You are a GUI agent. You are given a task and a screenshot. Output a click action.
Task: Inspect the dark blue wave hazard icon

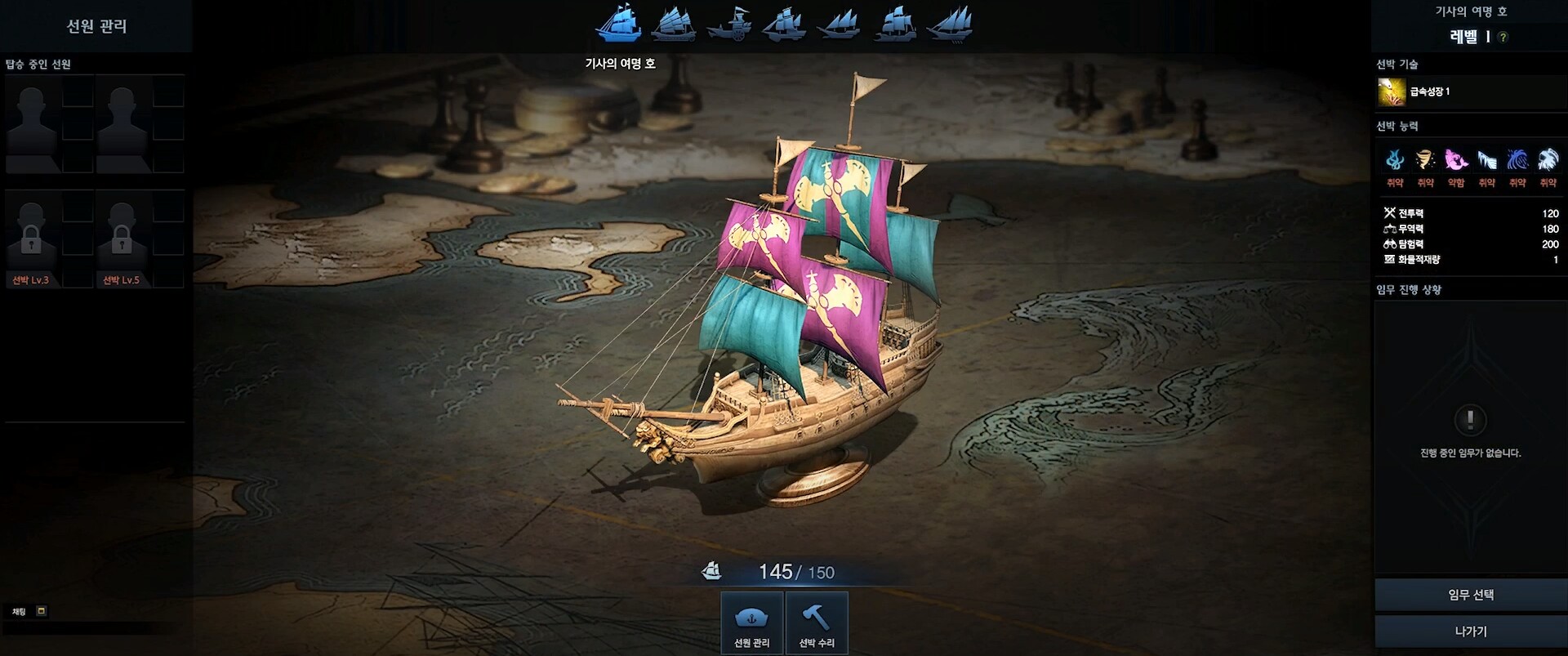coord(1517,159)
